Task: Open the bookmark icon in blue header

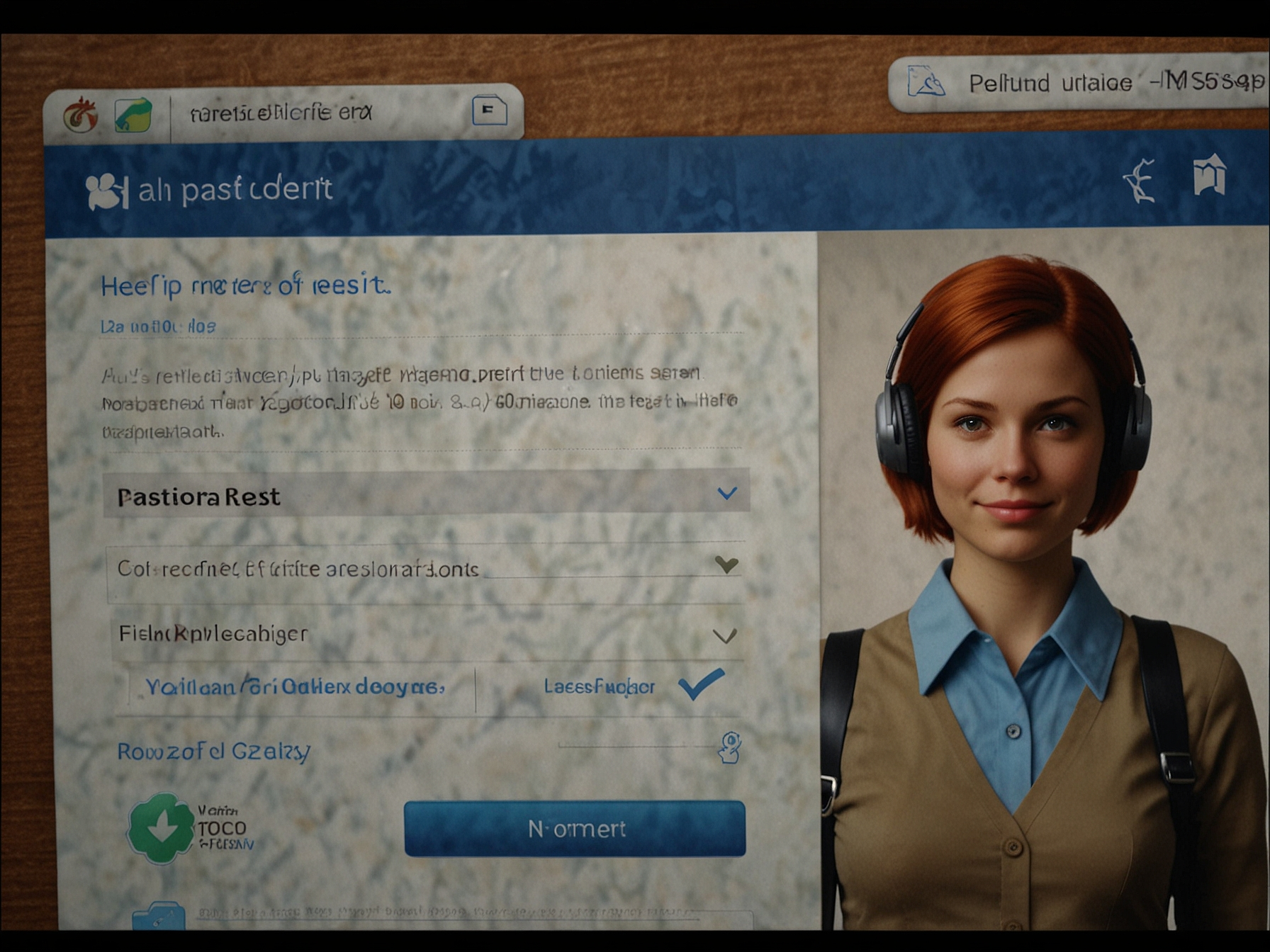Action: (x=1209, y=175)
